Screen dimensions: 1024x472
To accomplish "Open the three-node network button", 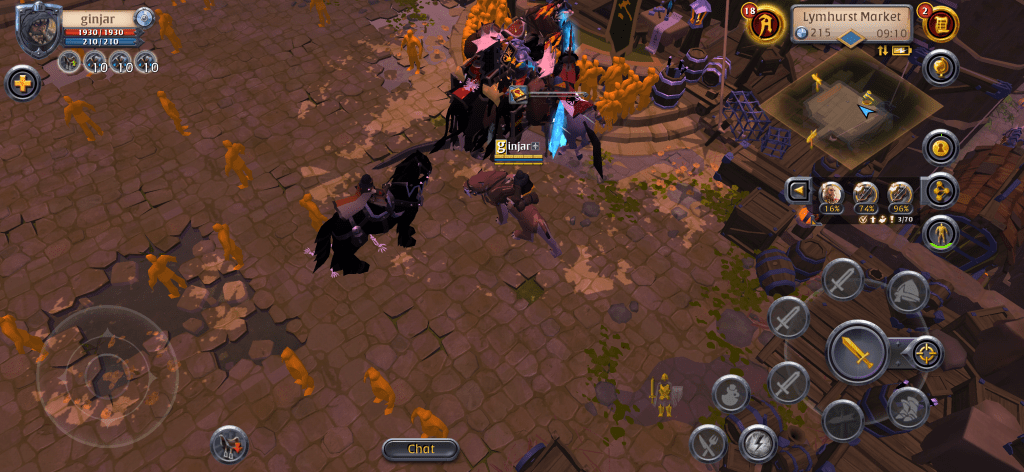I will click(940, 190).
